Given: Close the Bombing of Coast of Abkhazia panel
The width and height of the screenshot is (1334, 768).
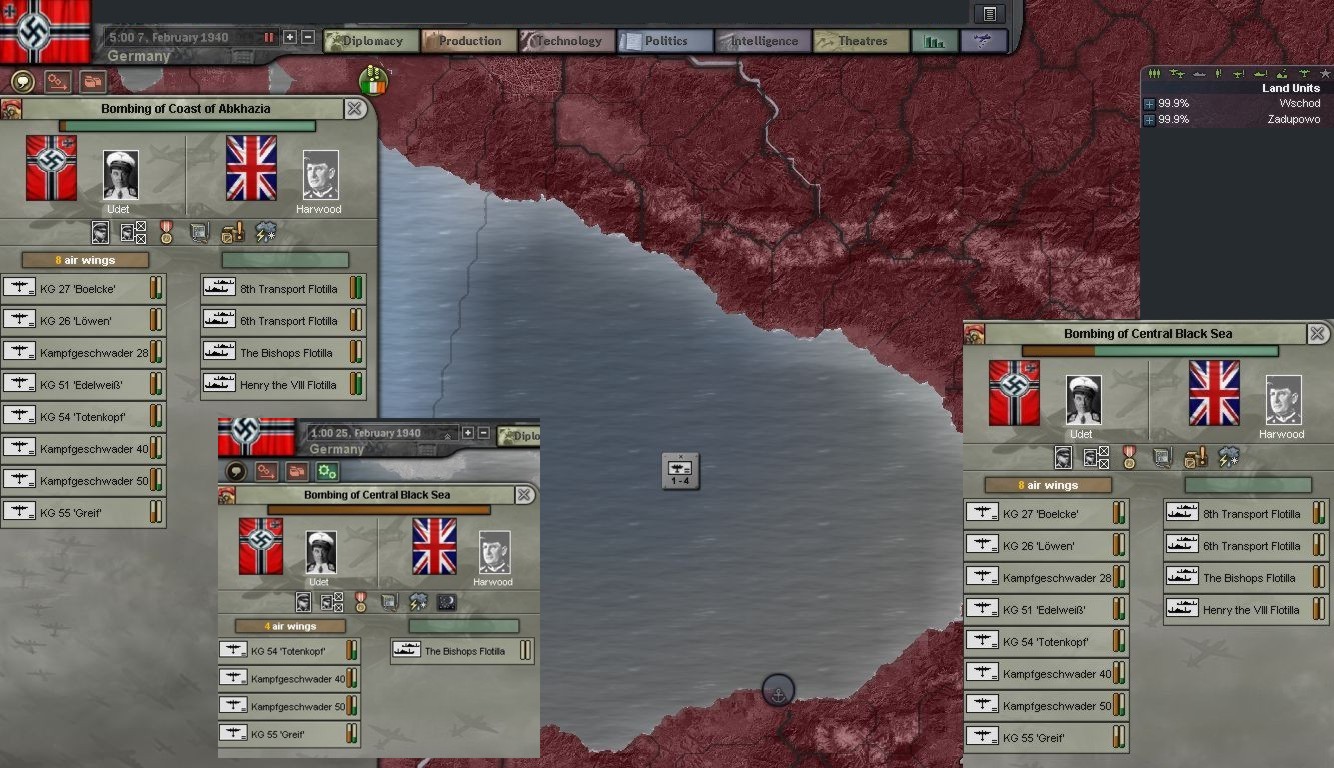Looking at the screenshot, I should pyautogui.click(x=355, y=109).
